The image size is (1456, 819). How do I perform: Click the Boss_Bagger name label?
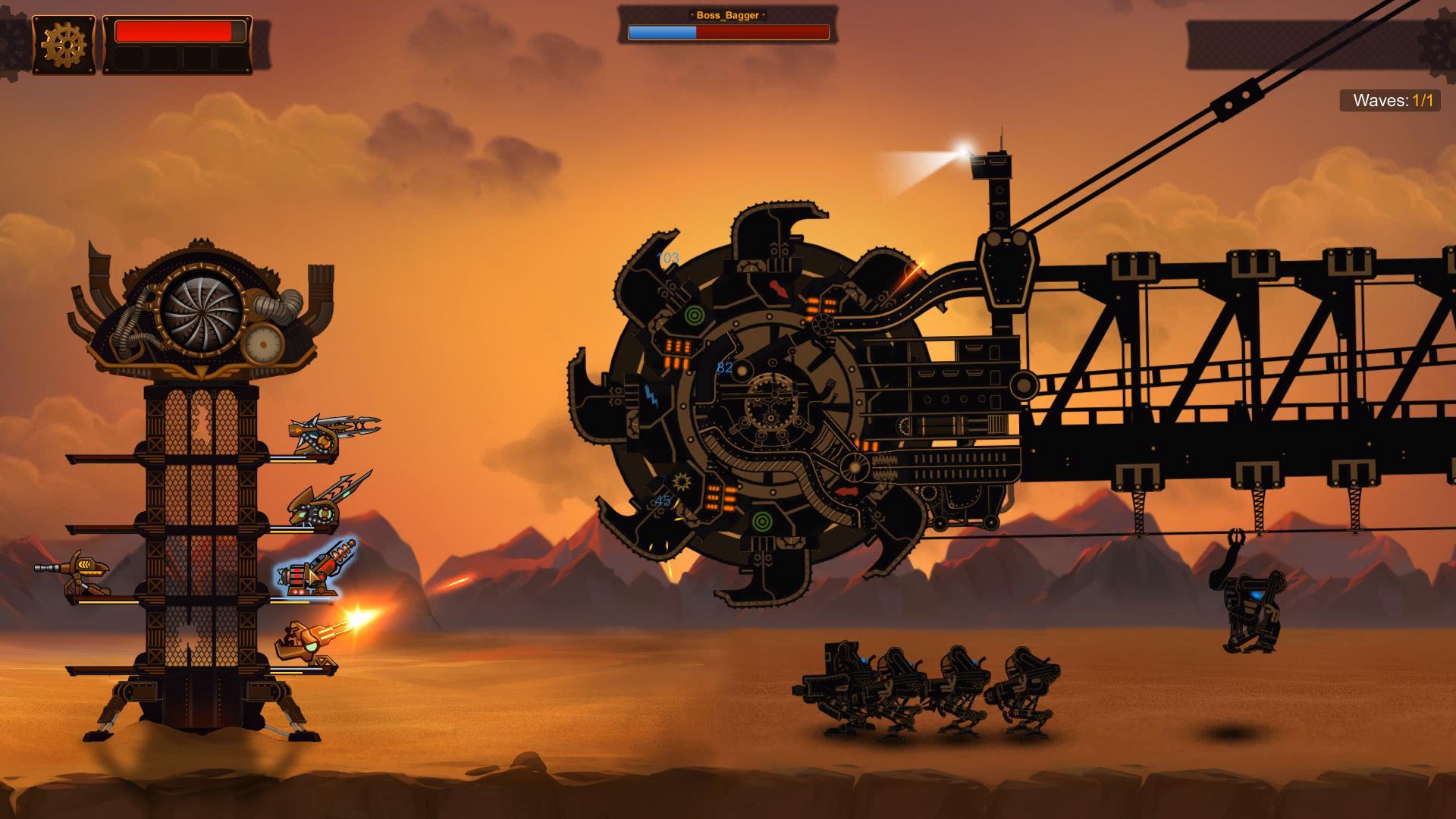[726, 14]
